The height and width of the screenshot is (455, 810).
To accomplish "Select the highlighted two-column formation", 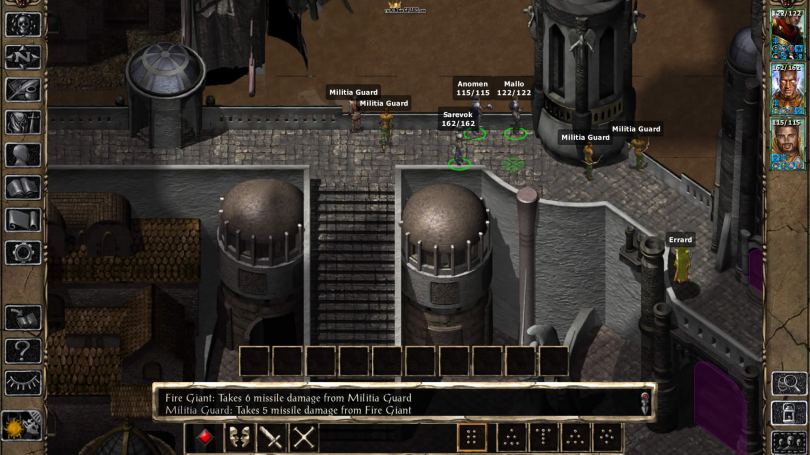I will pos(472,437).
